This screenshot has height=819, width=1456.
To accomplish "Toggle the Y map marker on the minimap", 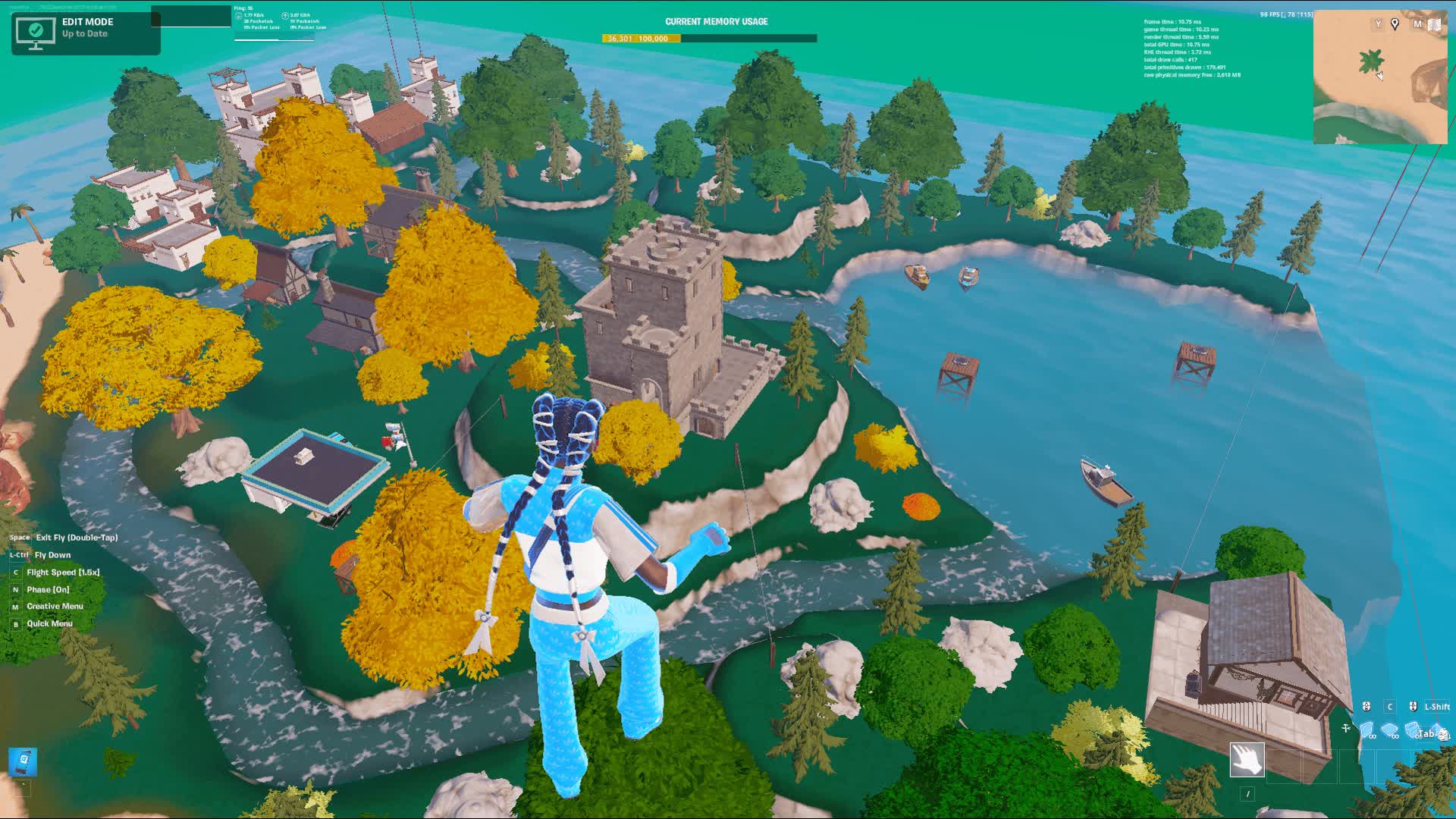I will click(1378, 24).
